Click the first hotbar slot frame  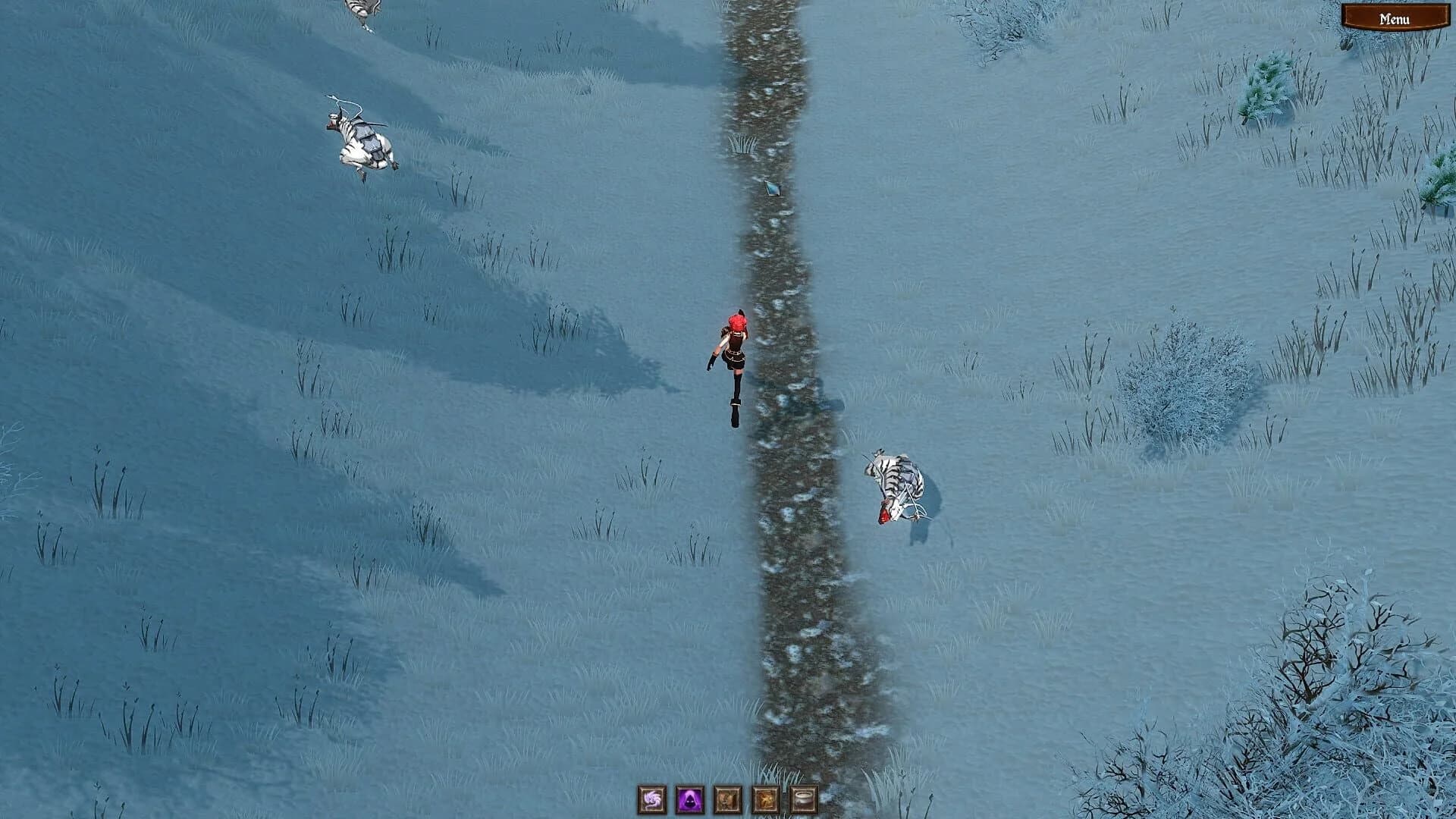650,799
